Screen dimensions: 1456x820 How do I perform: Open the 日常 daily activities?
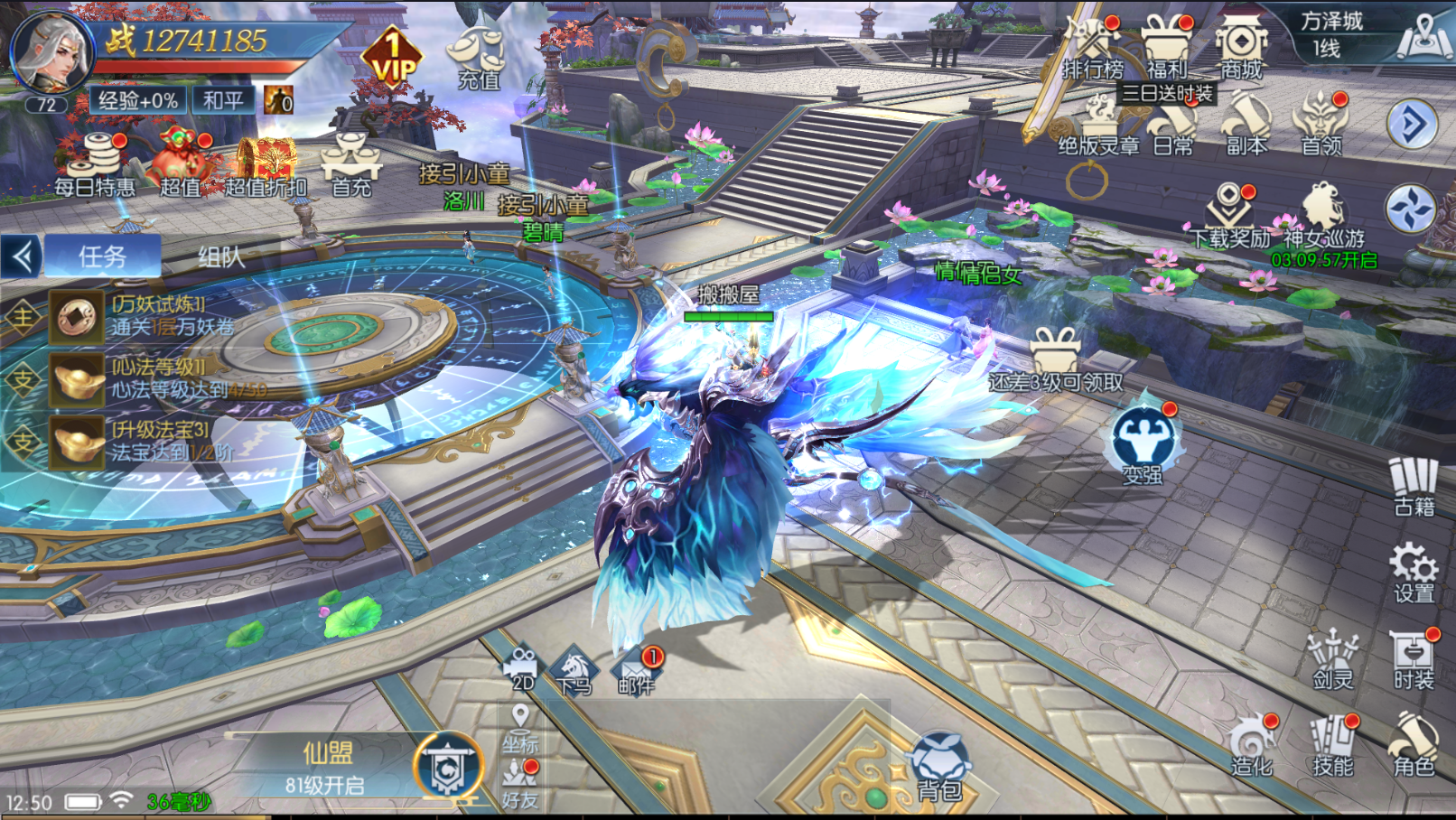(1173, 128)
